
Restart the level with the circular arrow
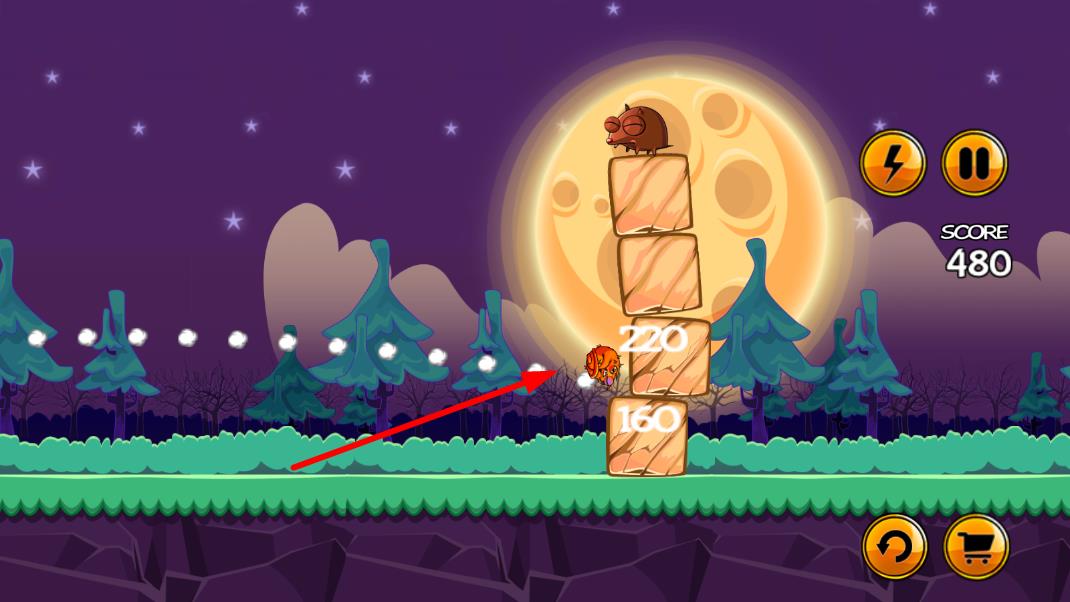[x=895, y=546]
